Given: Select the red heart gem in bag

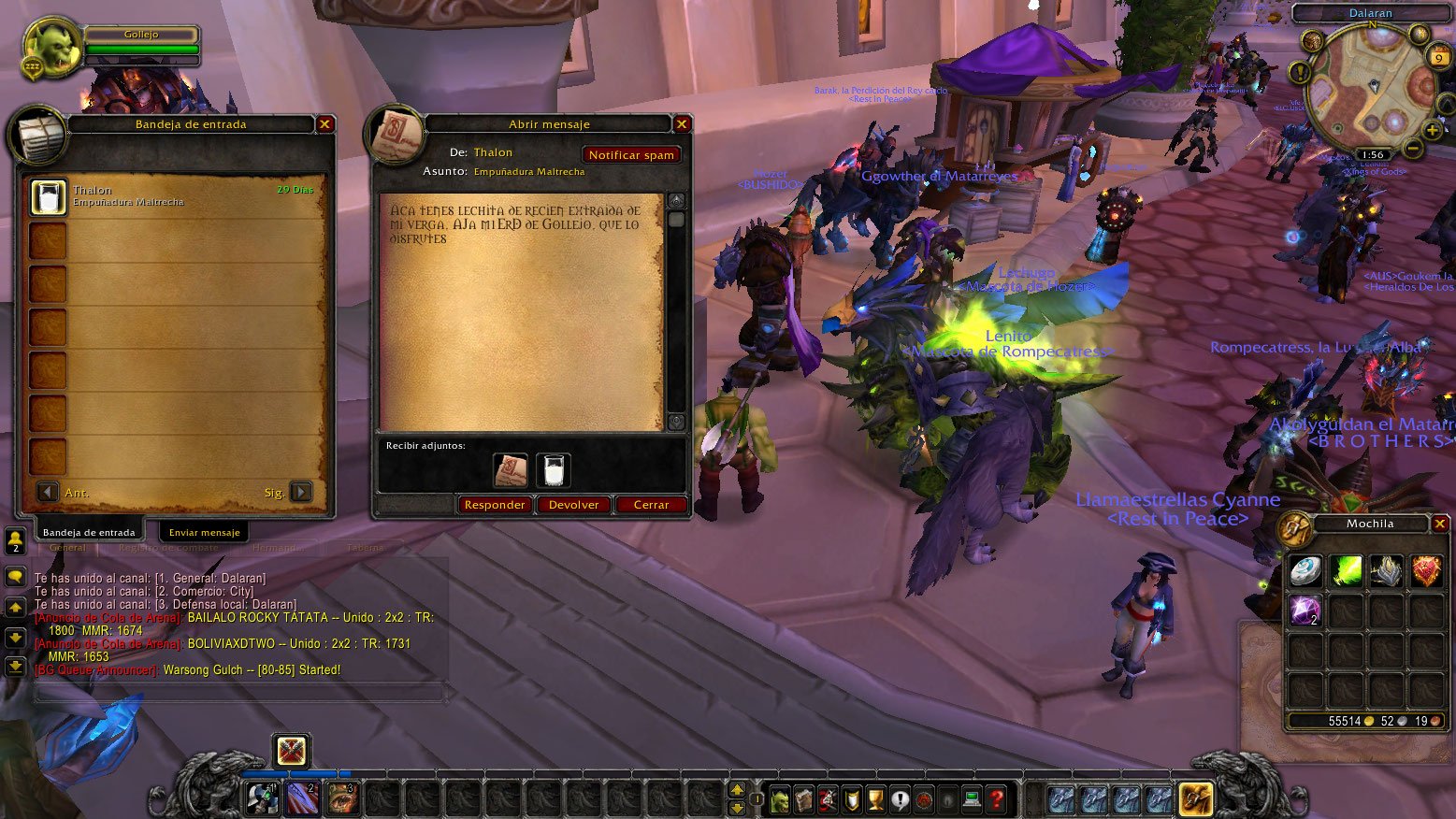Looking at the screenshot, I should (x=1426, y=571).
